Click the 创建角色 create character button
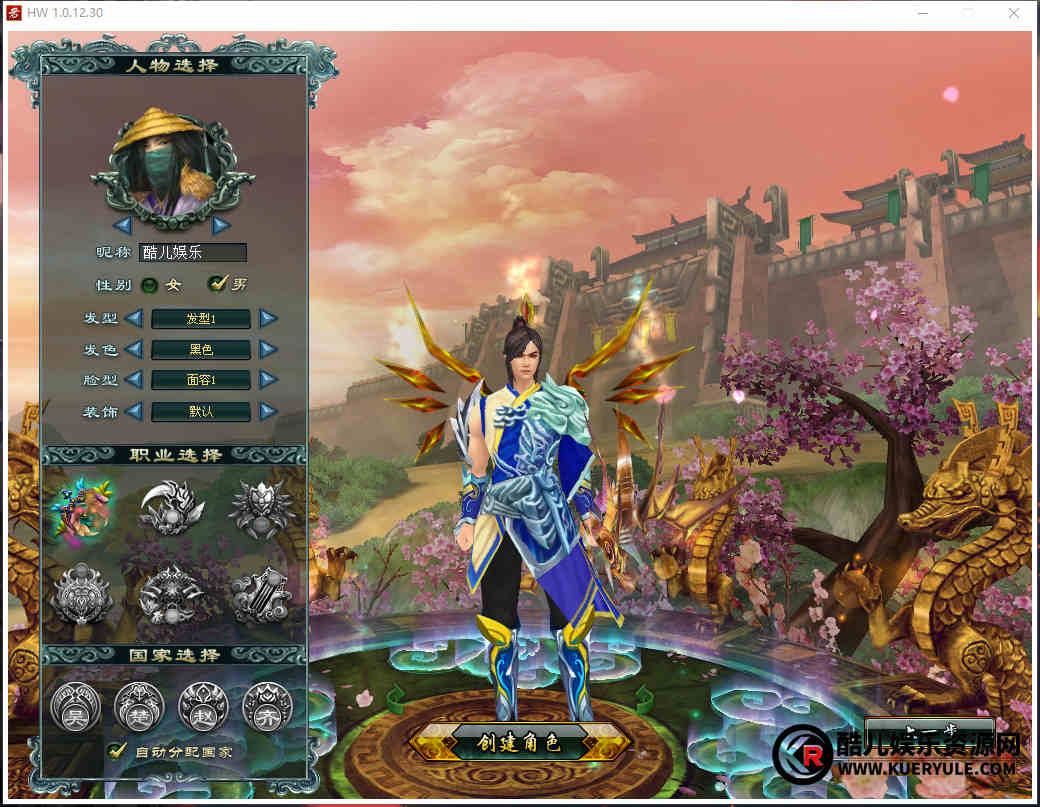Image resolution: width=1040 pixels, height=807 pixels. pyautogui.click(x=519, y=743)
